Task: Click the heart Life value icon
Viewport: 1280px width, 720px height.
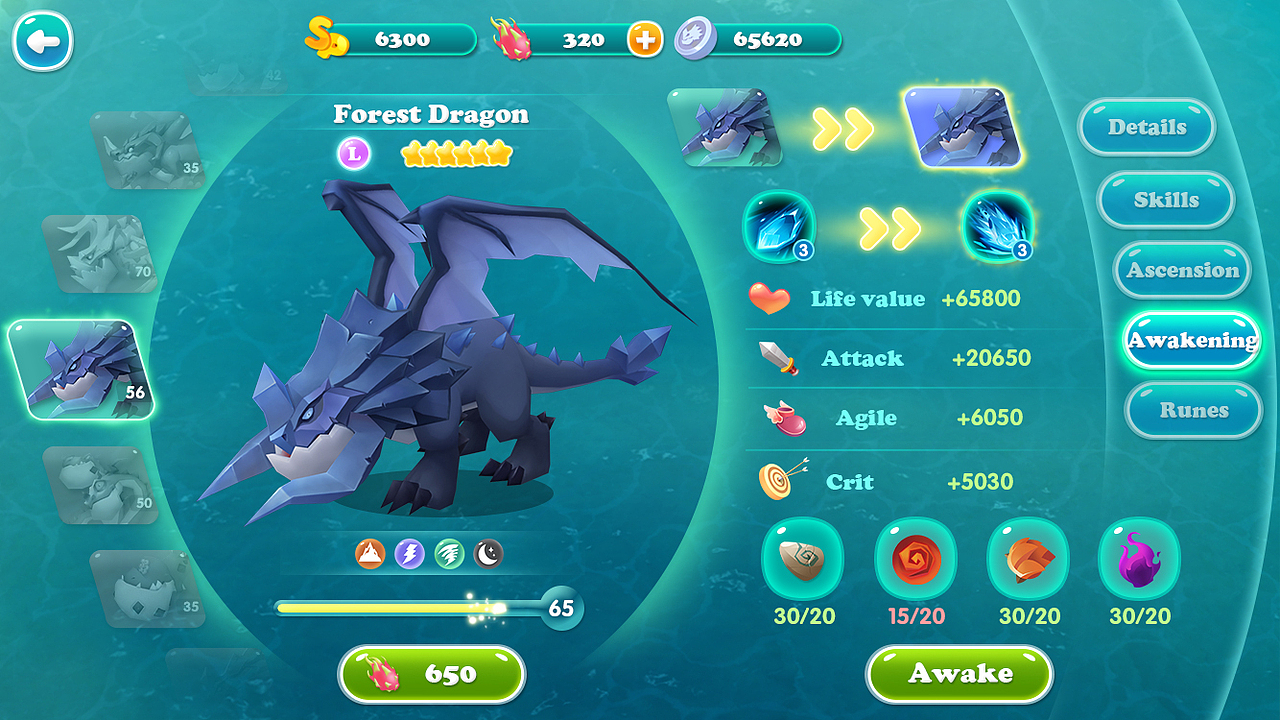Action: (768, 297)
